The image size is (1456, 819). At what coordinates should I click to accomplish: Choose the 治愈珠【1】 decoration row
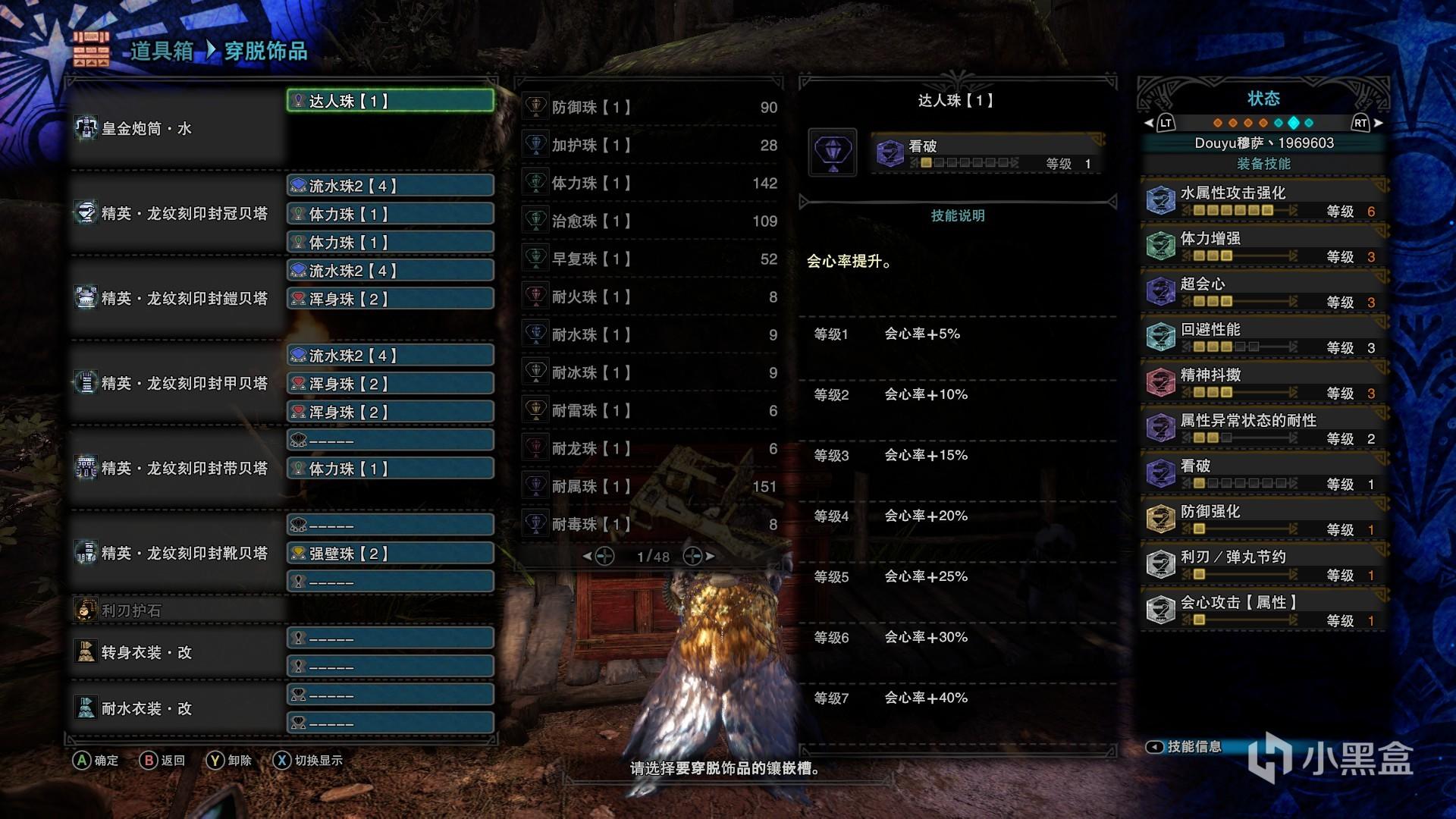tap(651, 221)
